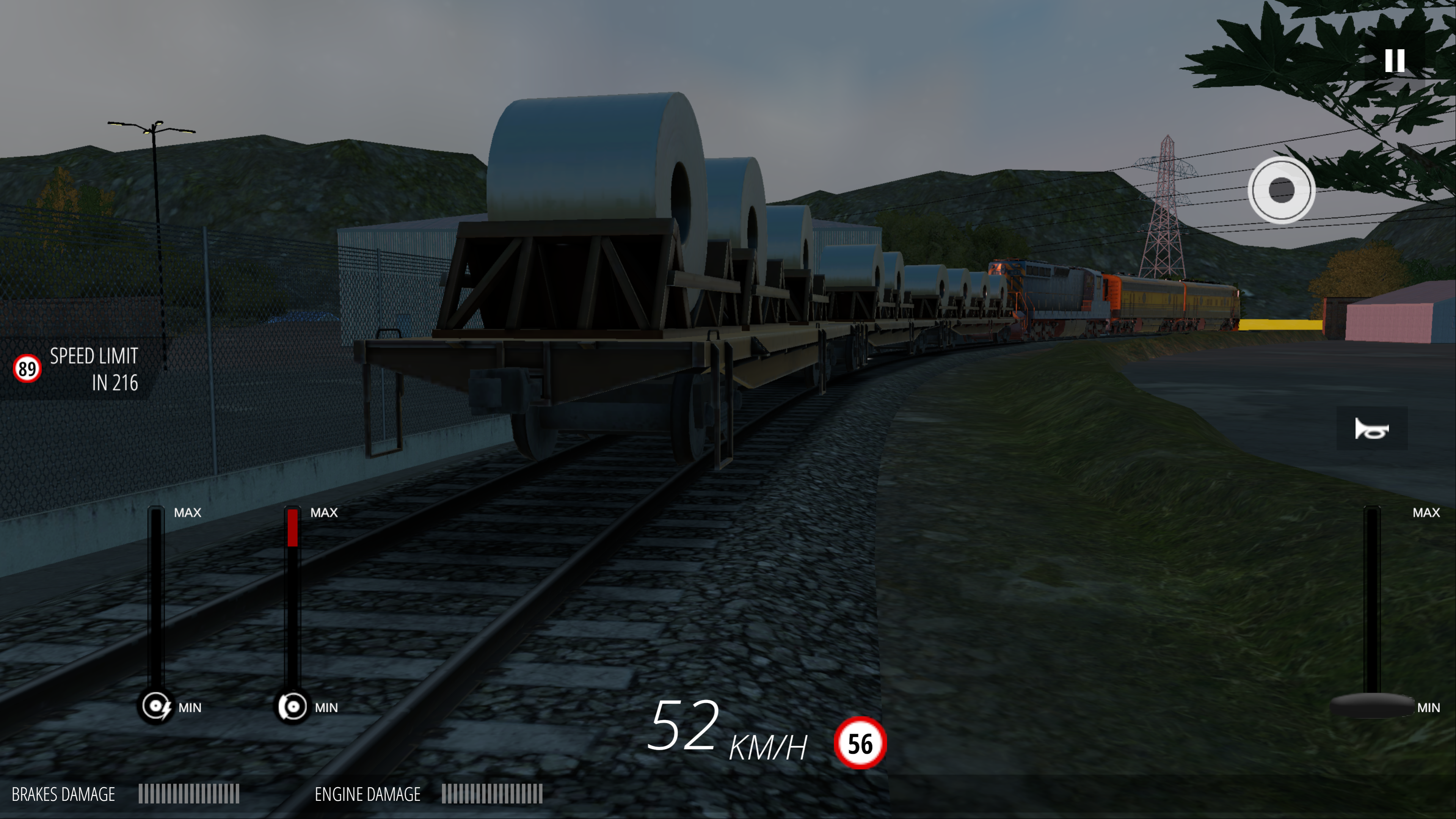Viewport: 1456px width, 819px height.
Task: Click the dynamic brake lever knob
Action: point(156,706)
